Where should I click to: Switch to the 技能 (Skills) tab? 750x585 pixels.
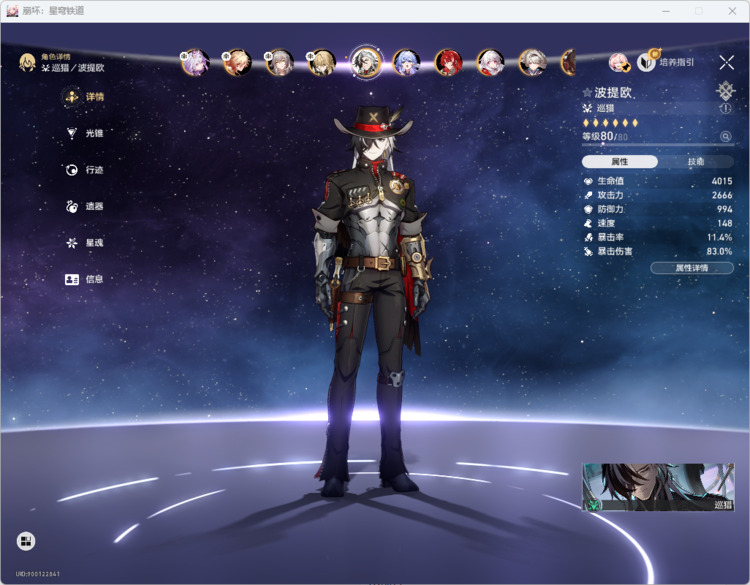tap(696, 161)
